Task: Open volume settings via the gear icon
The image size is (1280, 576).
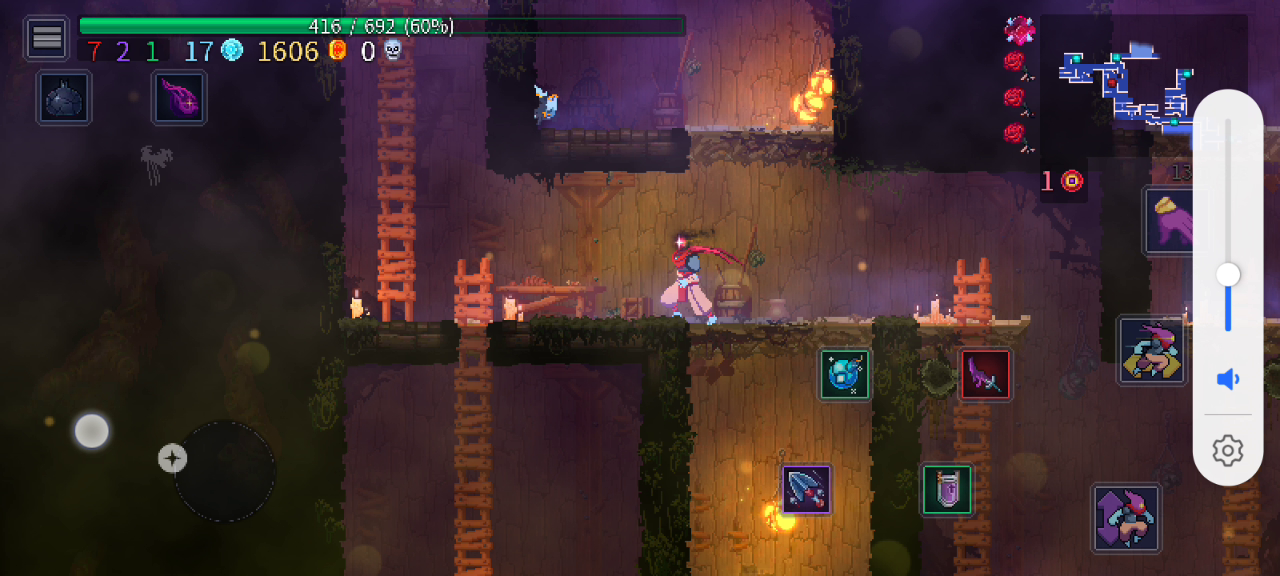Action: point(1228,450)
